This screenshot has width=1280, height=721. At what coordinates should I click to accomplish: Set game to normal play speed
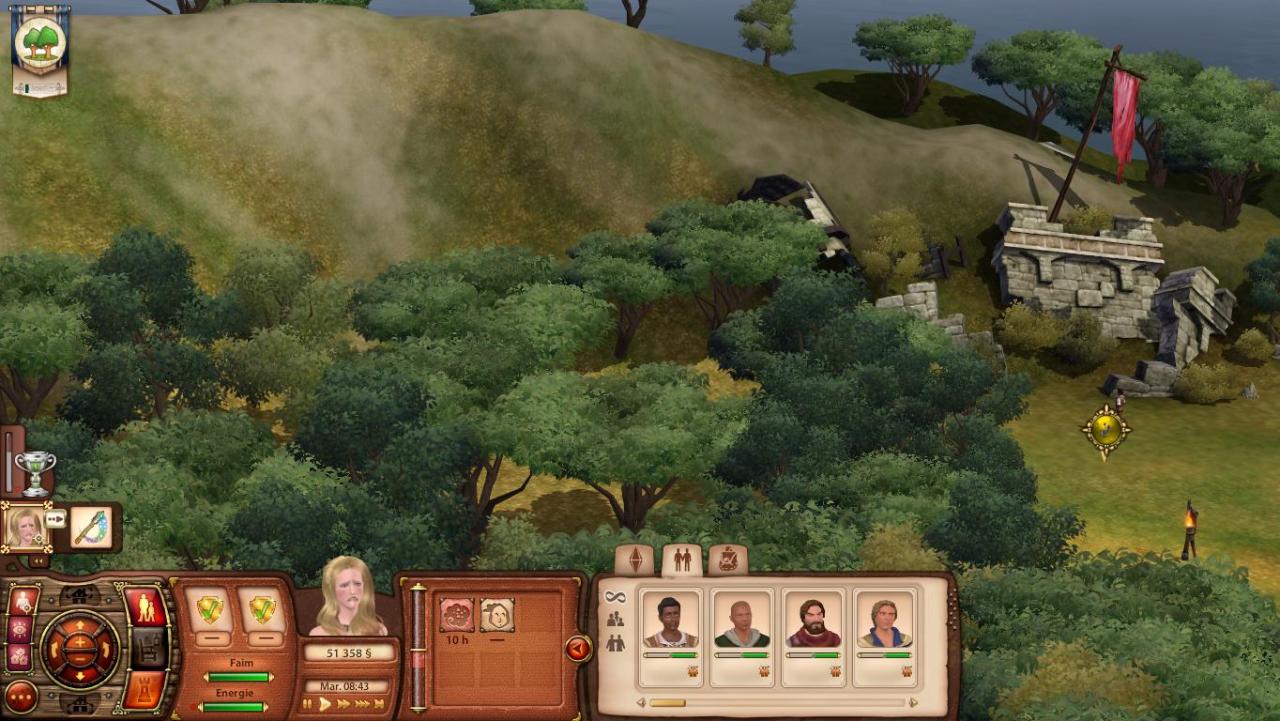pyautogui.click(x=324, y=704)
